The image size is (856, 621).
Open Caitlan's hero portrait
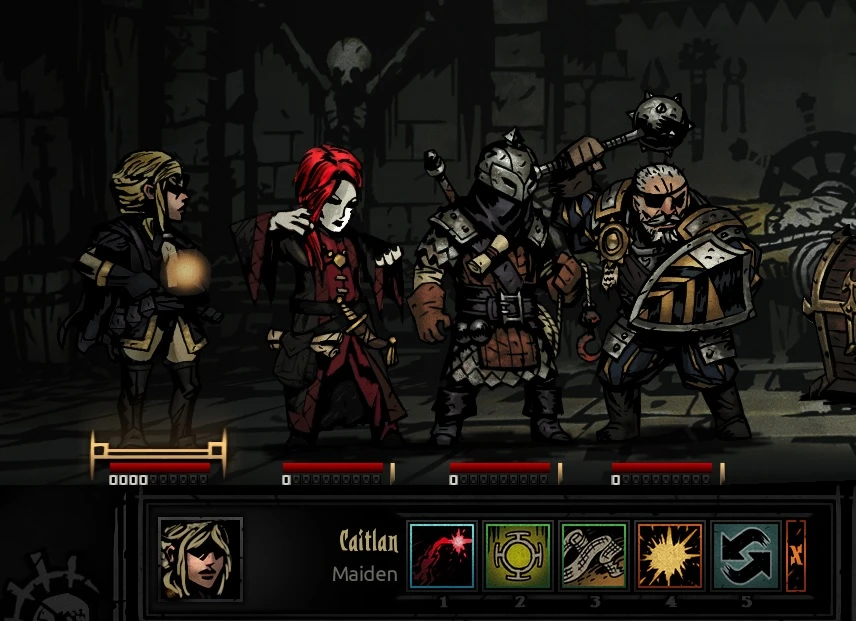(x=200, y=559)
